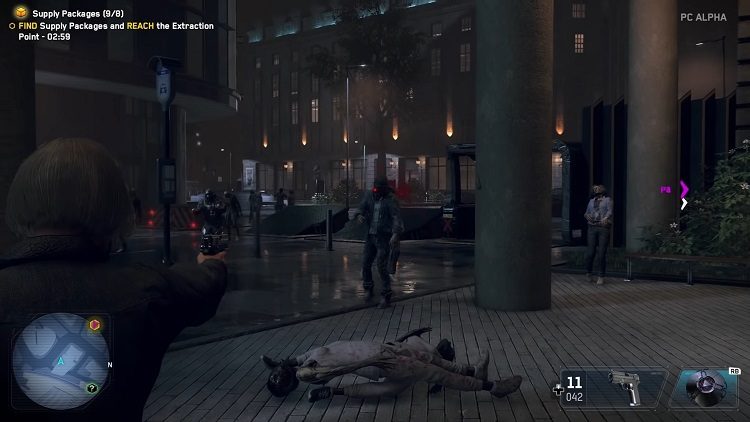Click the green question mark minimap marker
750x422 pixels.
(x=92, y=388)
